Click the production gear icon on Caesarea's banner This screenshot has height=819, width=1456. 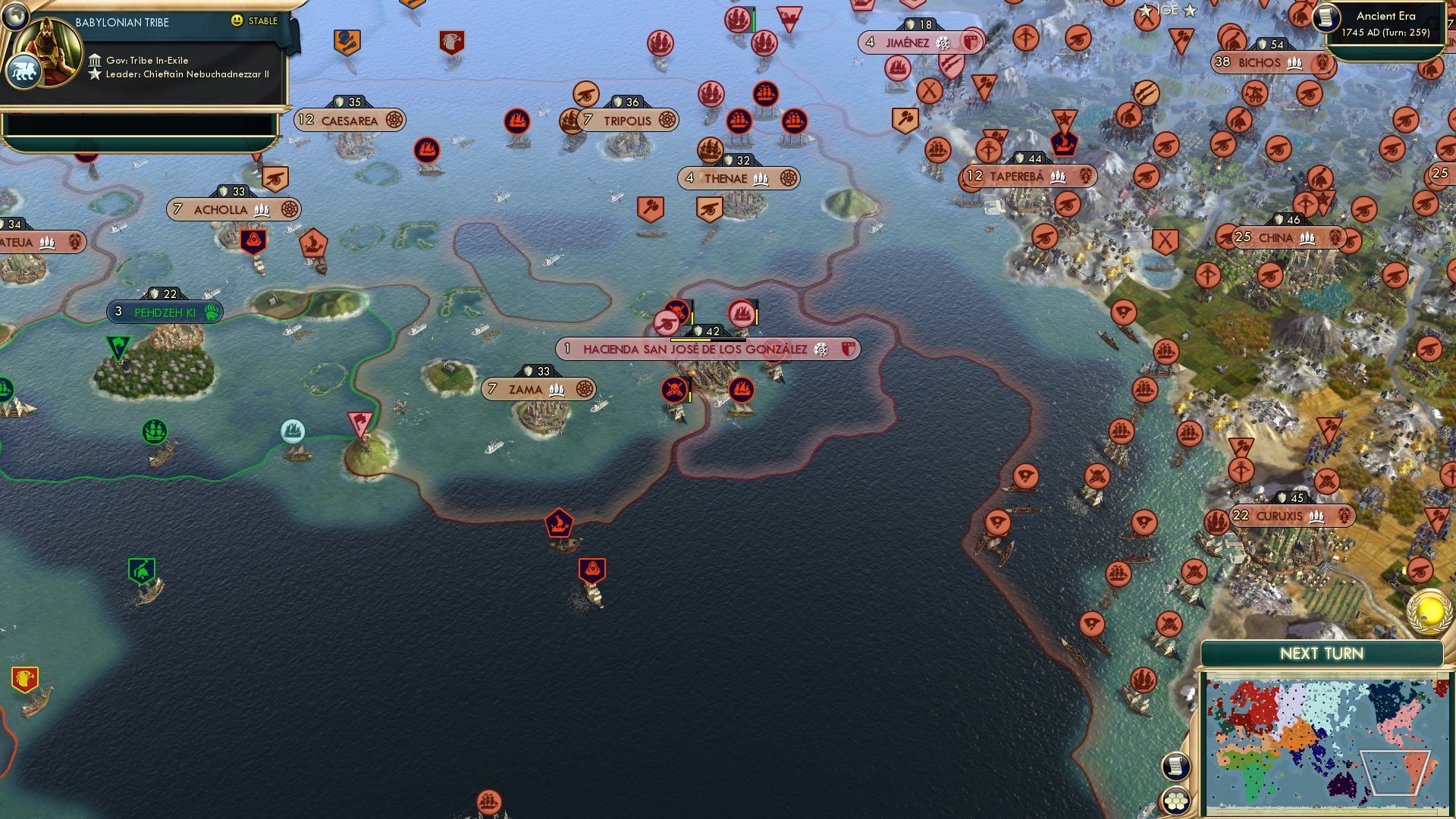tap(393, 120)
